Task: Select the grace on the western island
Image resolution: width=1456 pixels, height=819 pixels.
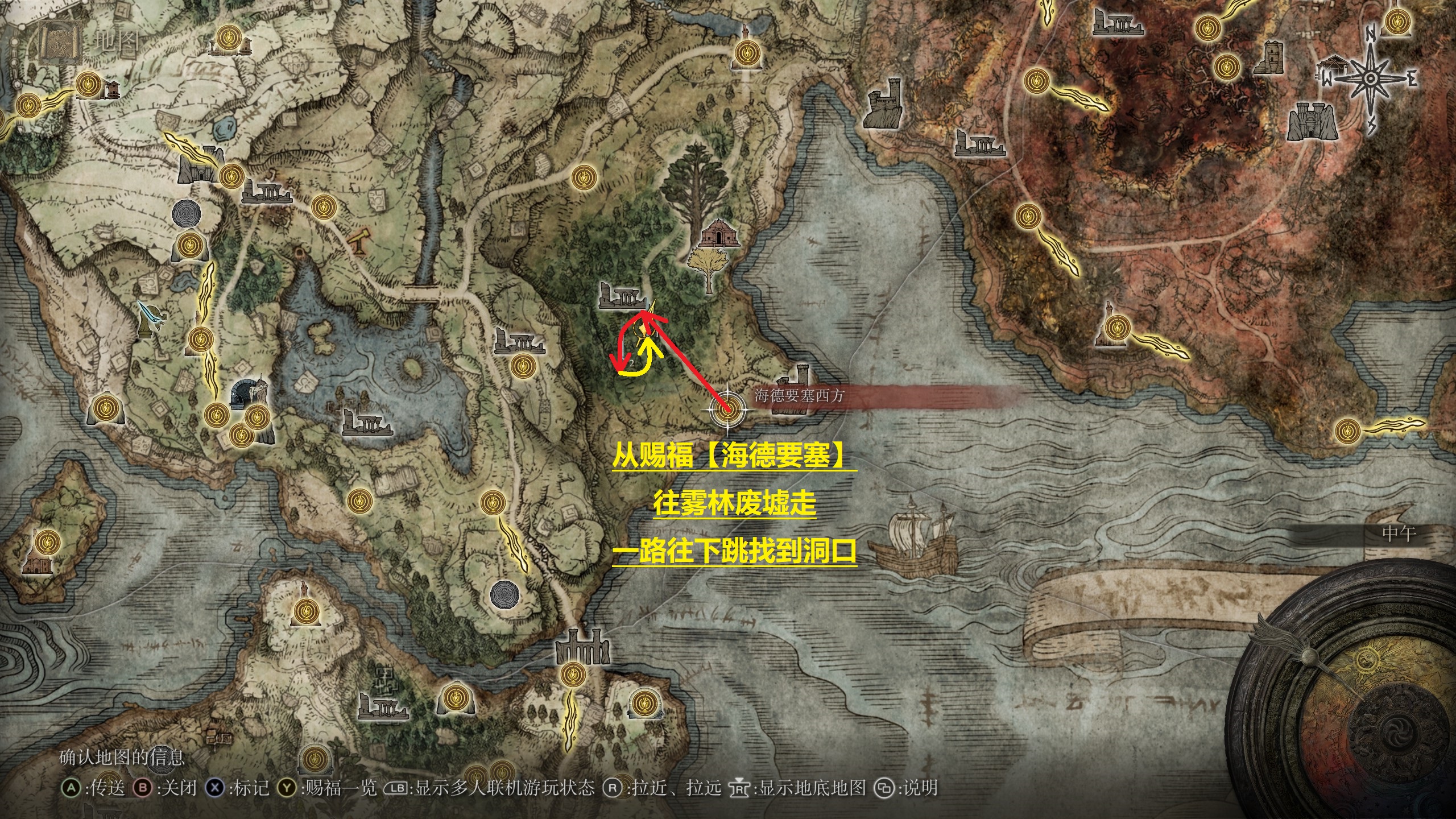Action: [45, 540]
